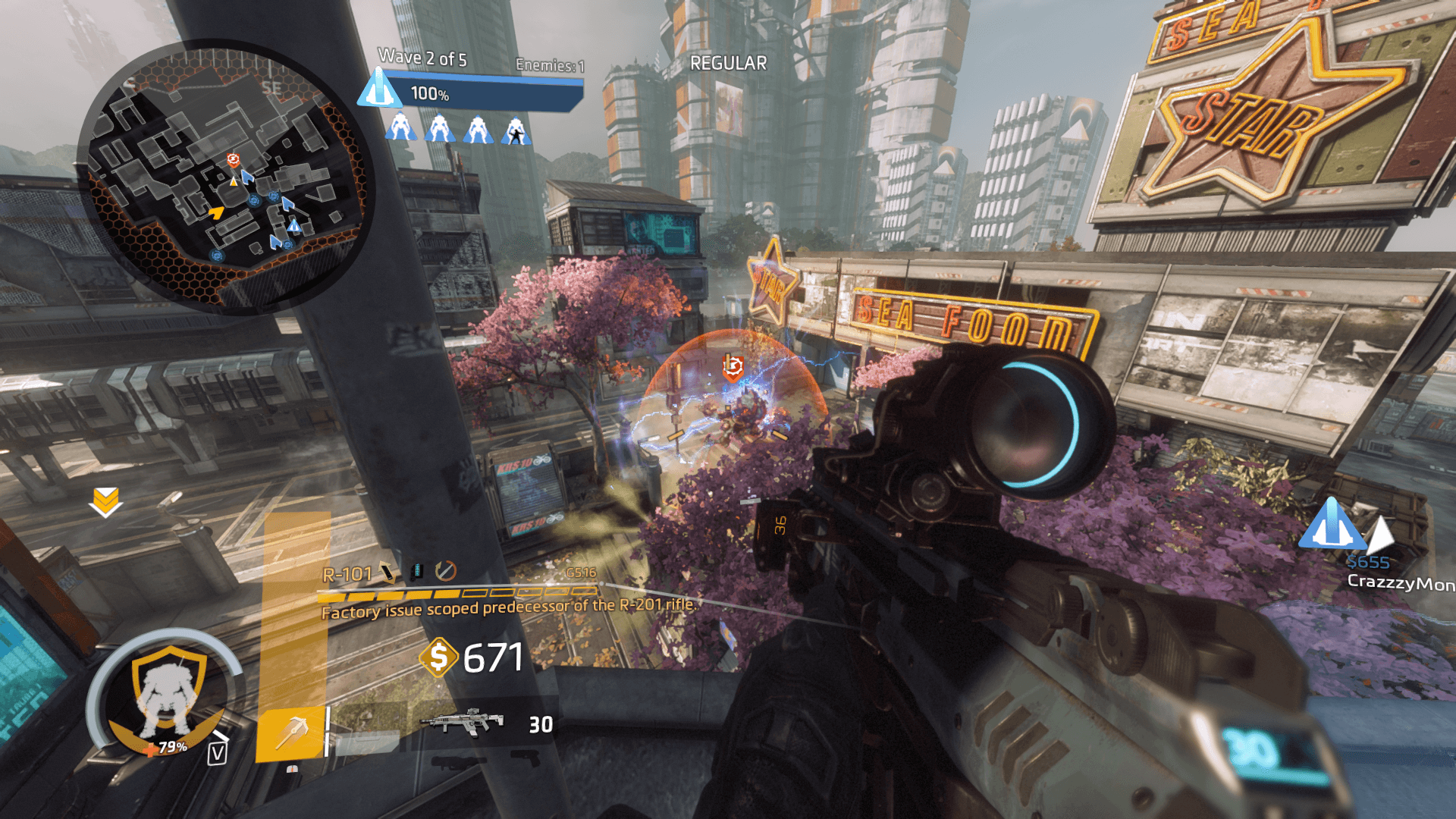Image resolution: width=1456 pixels, height=819 pixels.
Task: Click the titan shield meter icon
Action: click(x=168, y=694)
